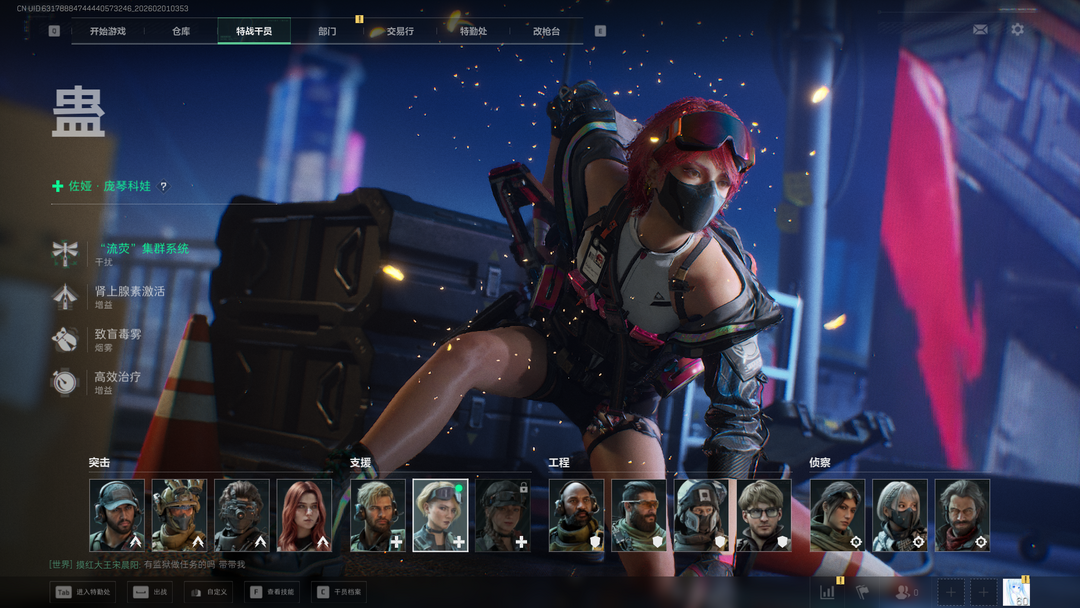Select the 致盲毒雾 skill
Screen dimensions: 1080x608
tap(117, 334)
